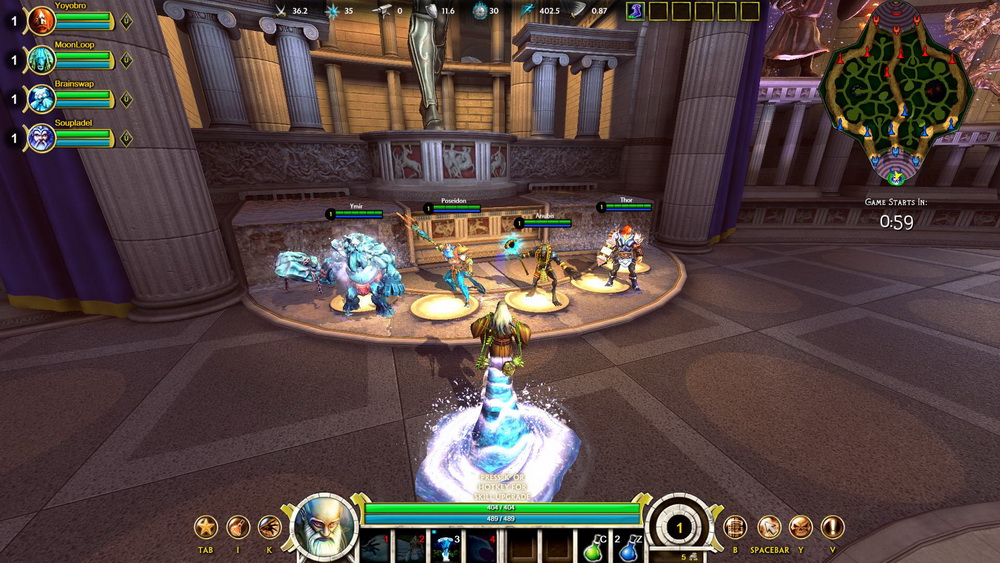
Task: Select teammate Yoyobro's portrait
Action: pyautogui.click(x=41, y=21)
